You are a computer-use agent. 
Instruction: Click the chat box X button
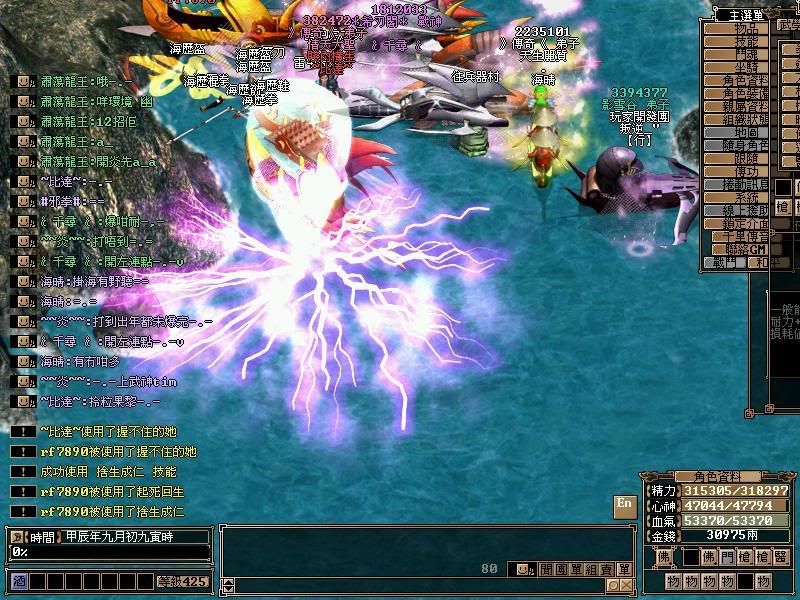(x=625, y=585)
